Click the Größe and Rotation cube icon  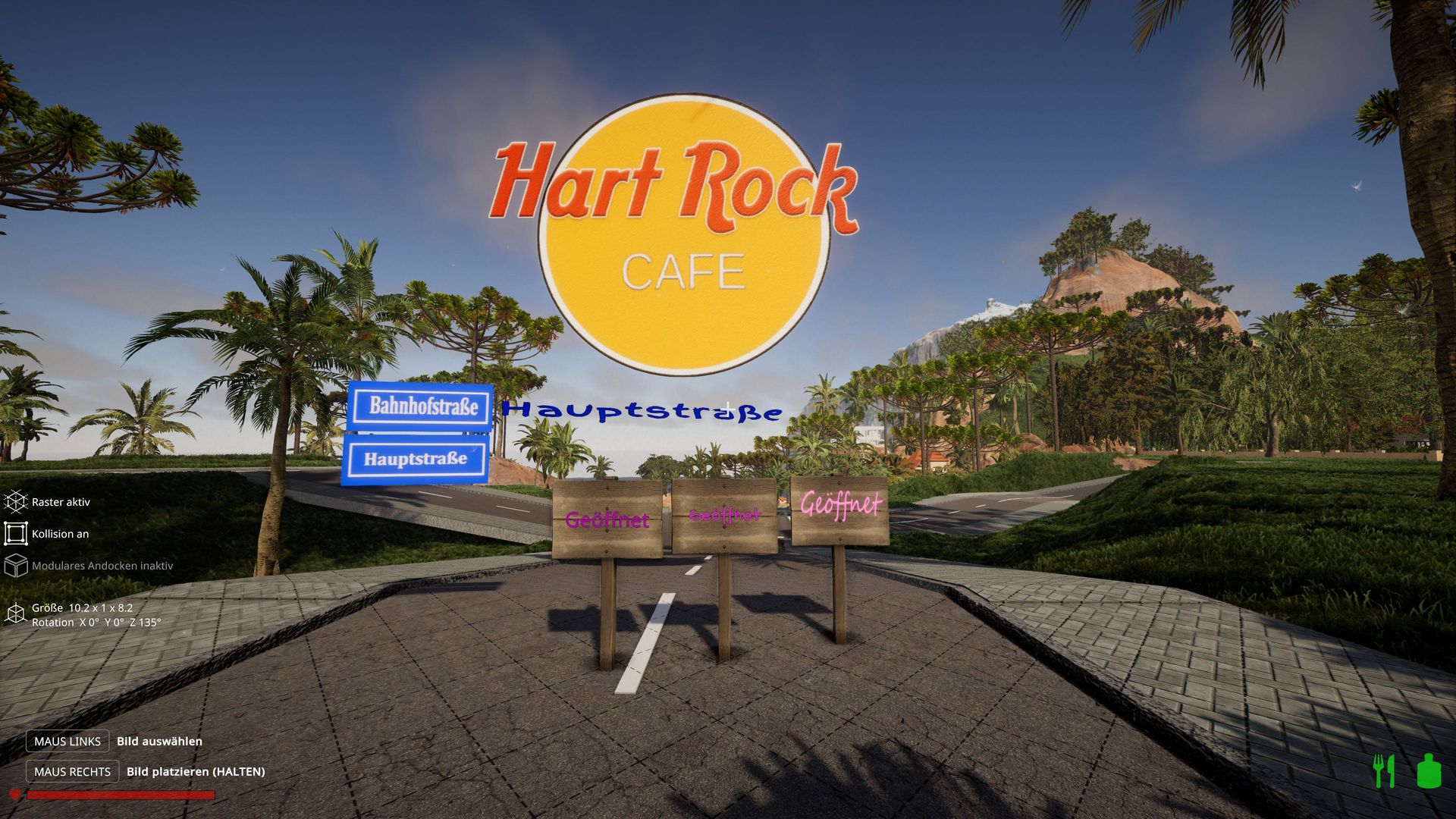(x=15, y=614)
